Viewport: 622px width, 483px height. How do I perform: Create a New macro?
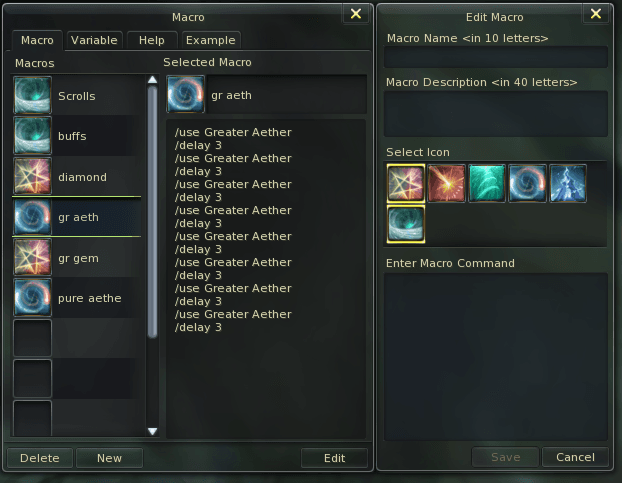[109, 458]
